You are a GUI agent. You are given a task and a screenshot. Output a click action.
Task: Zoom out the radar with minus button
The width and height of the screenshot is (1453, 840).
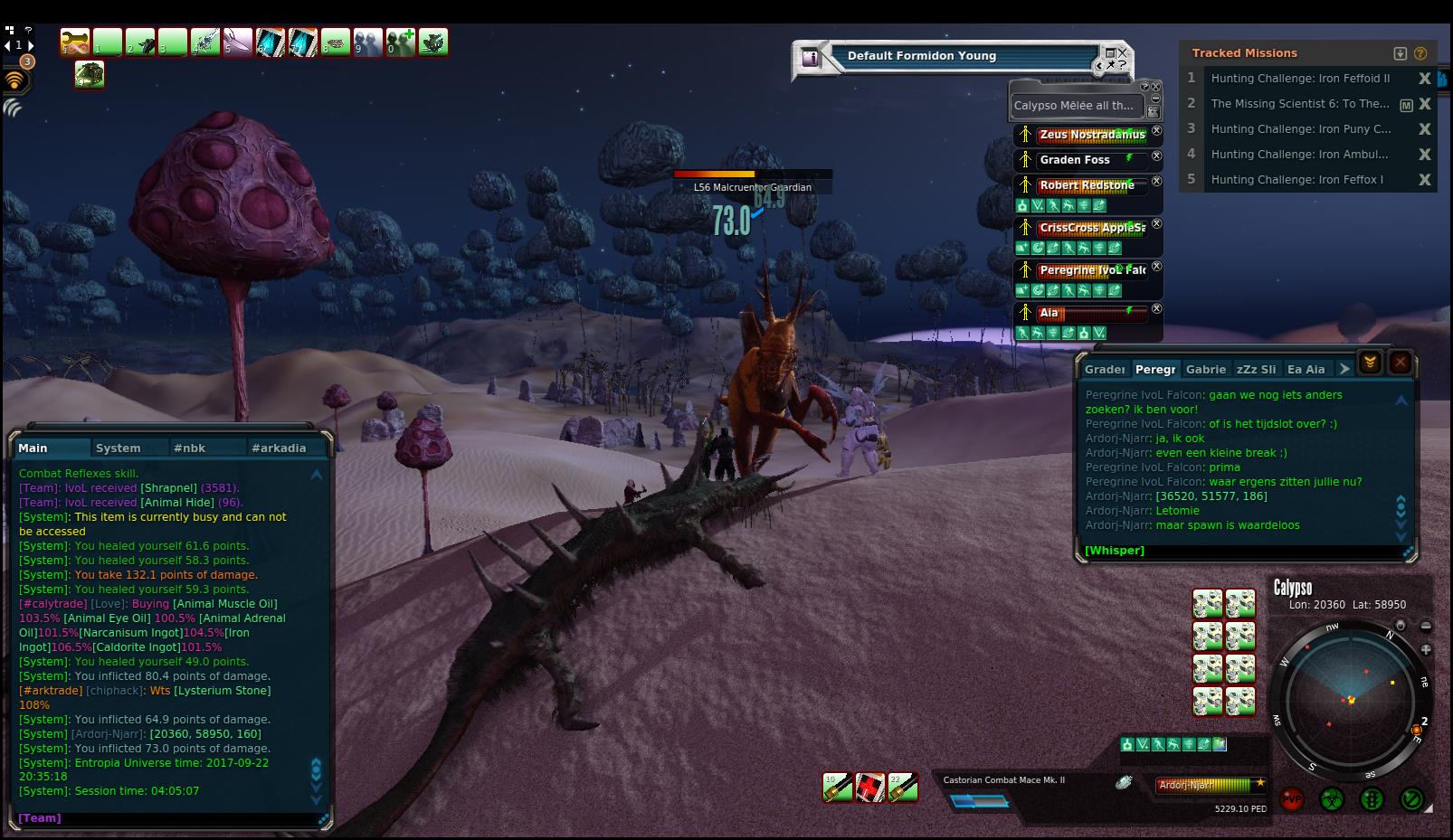click(1426, 626)
